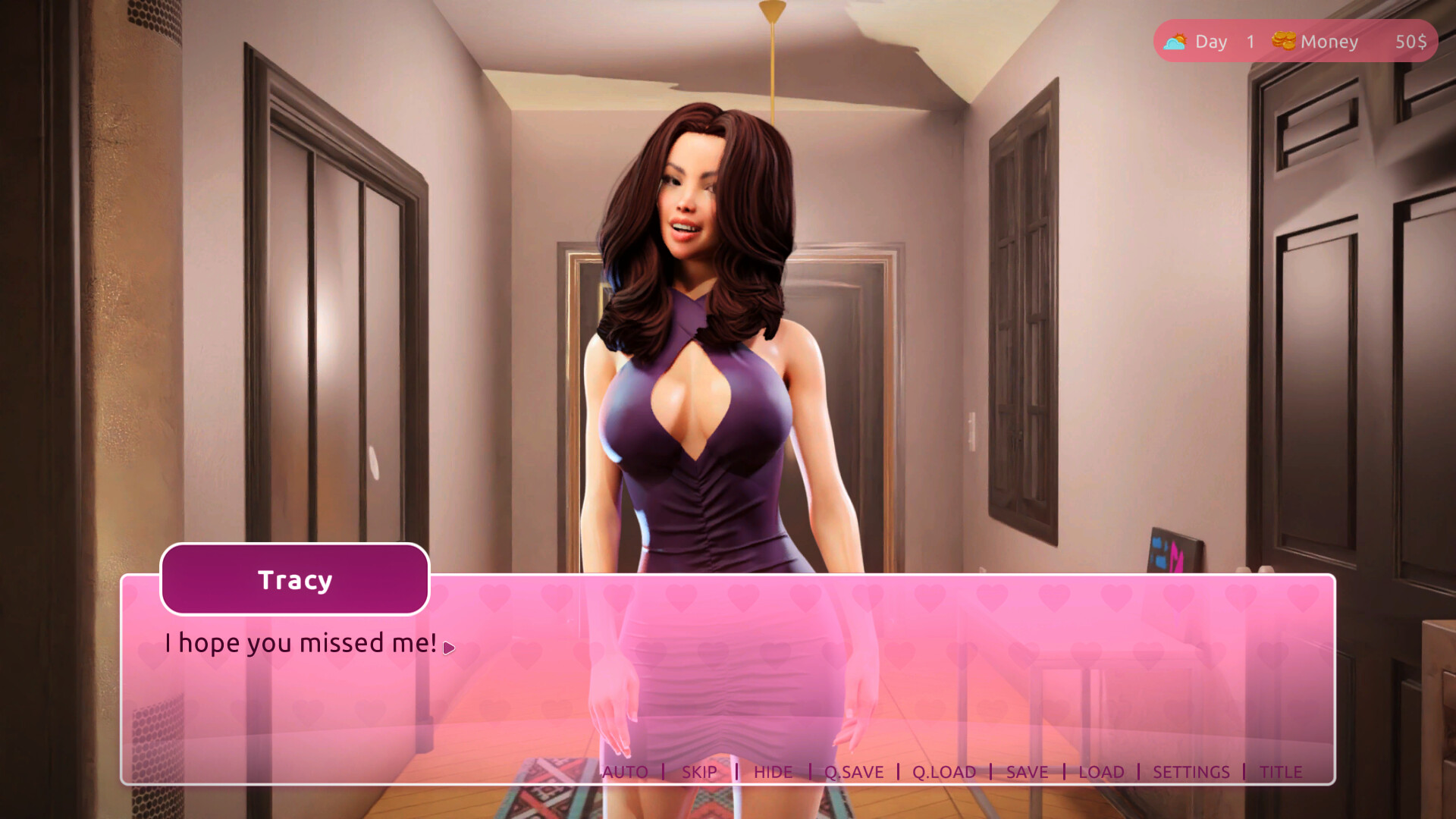The image size is (1456, 819).
Task: Enable AUTO dialogue advance
Action: pyautogui.click(x=625, y=772)
